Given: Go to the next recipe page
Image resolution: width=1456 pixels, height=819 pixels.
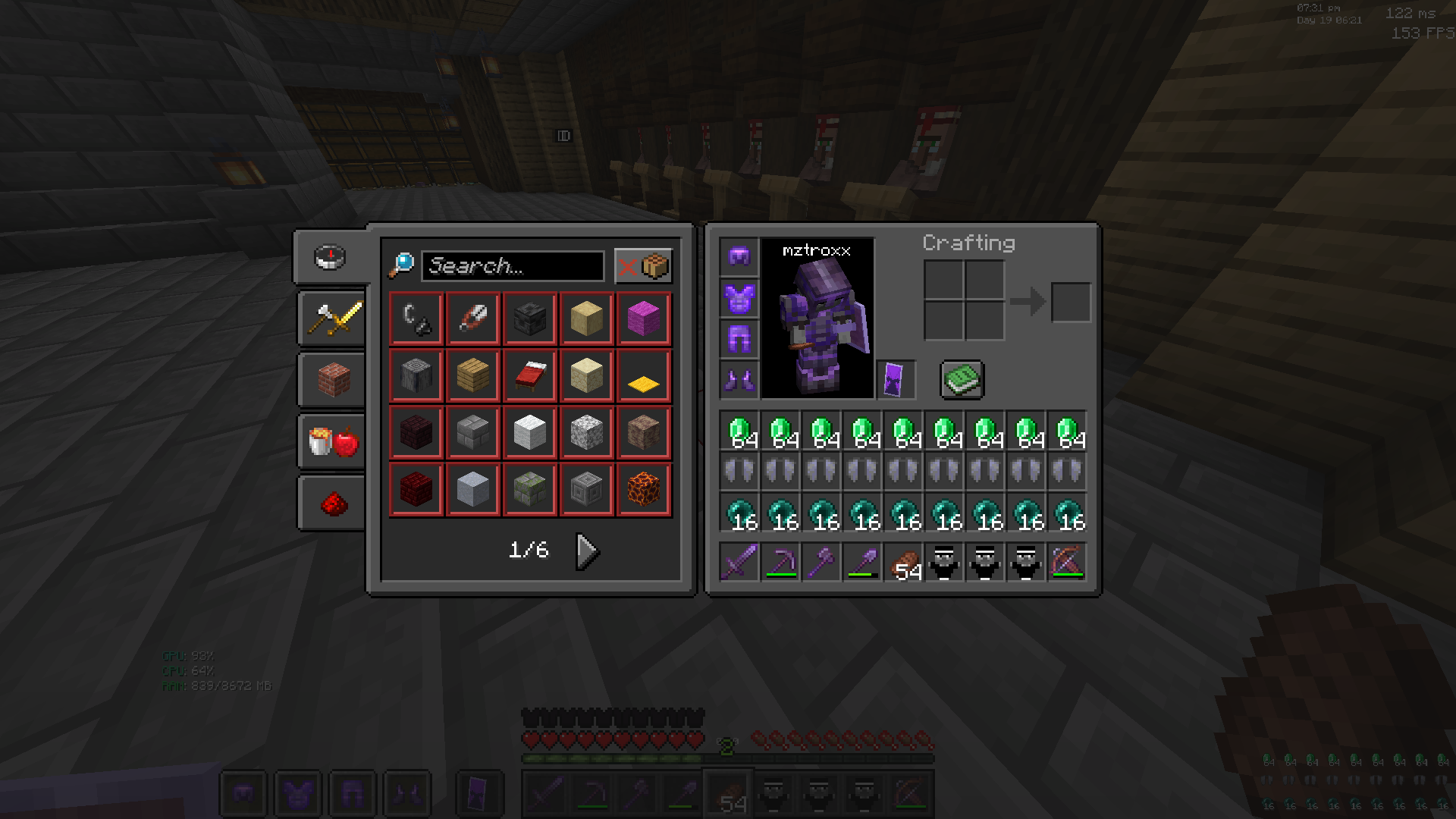Looking at the screenshot, I should [x=587, y=551].
